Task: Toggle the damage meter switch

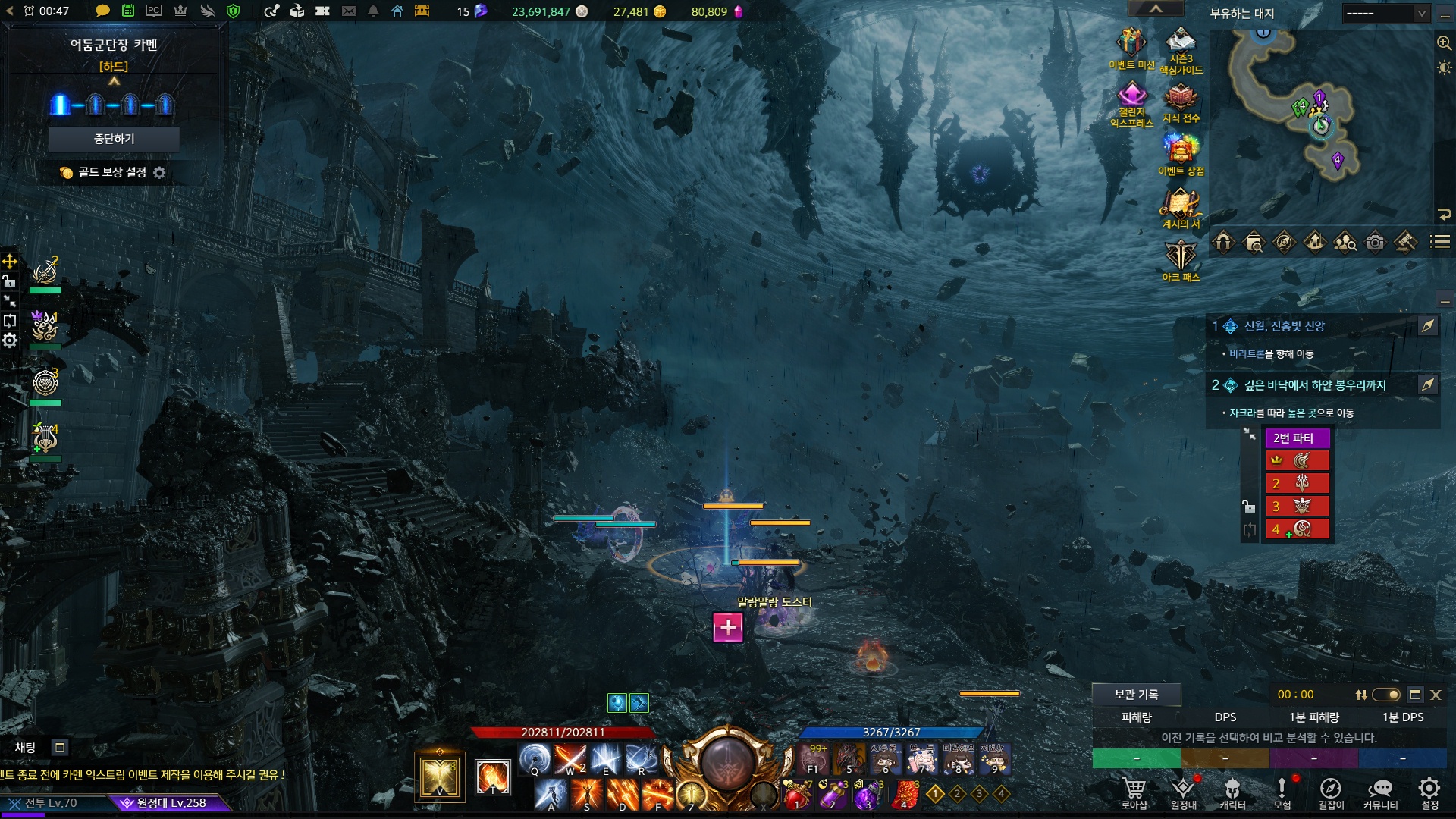Action: (1386, 695)
